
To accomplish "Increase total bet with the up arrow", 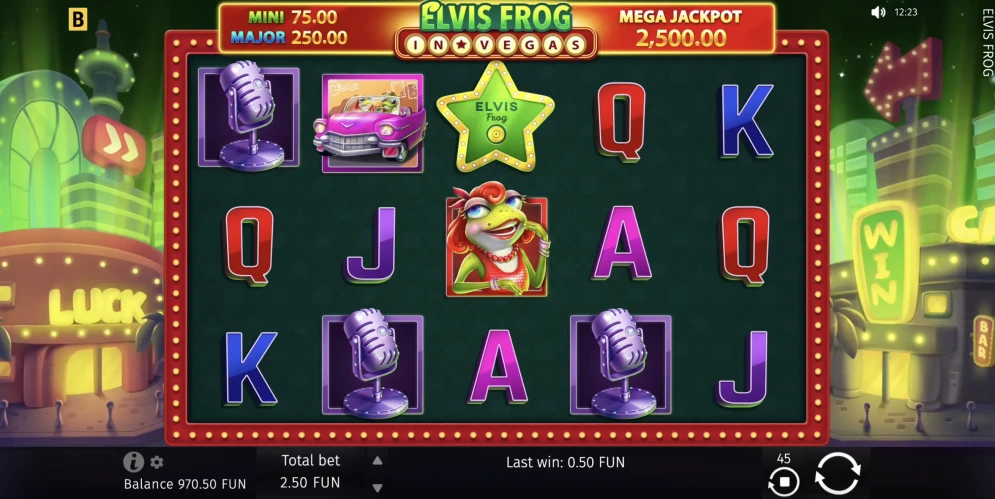I will 377,461.
